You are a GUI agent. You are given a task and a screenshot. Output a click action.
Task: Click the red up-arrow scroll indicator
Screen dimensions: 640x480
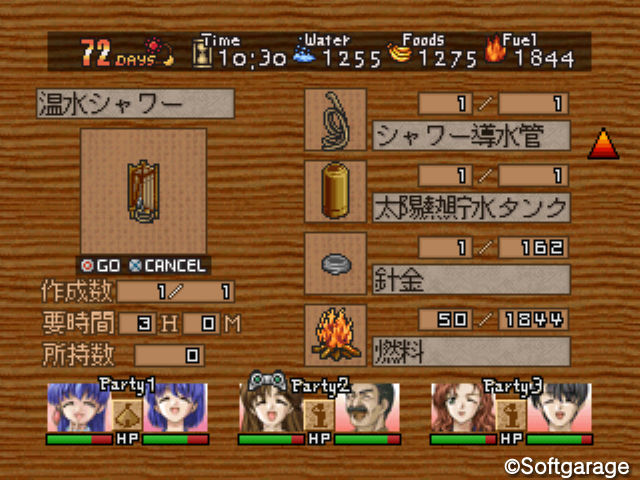(603, 145)
